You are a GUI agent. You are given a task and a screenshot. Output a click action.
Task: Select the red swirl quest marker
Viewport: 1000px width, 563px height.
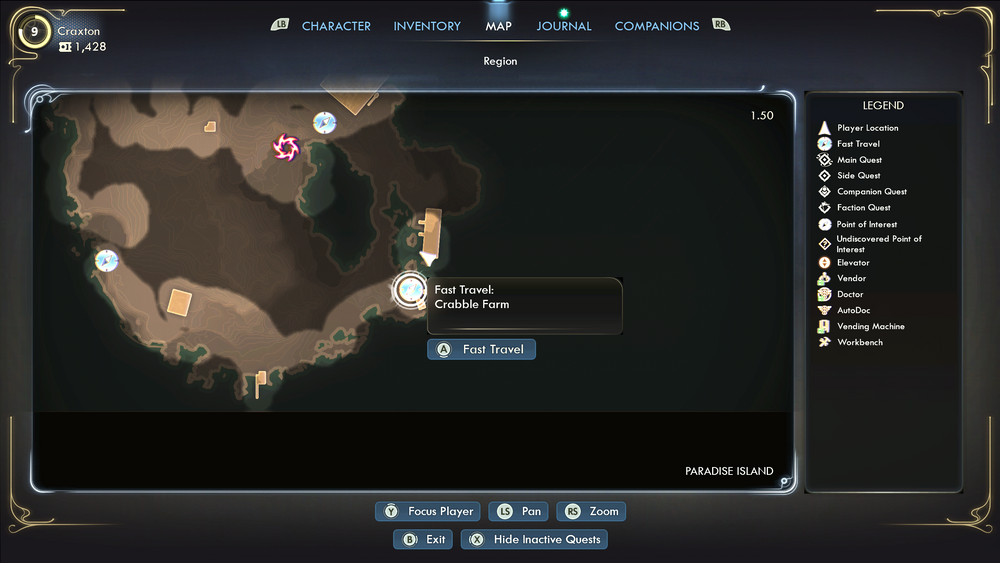tap(286, 148)
